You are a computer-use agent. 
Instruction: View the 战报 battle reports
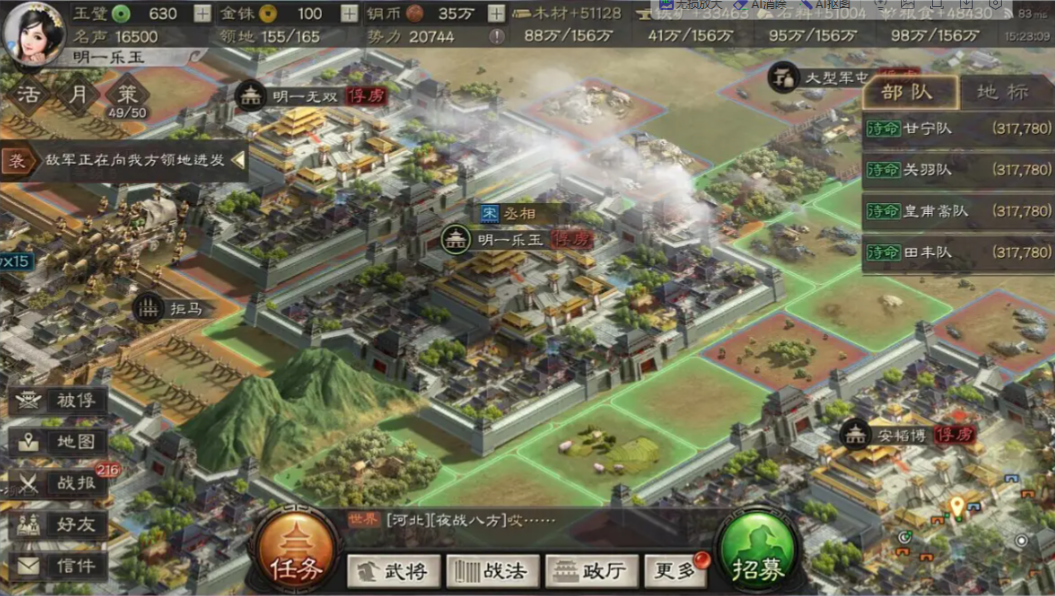[58, 483]
